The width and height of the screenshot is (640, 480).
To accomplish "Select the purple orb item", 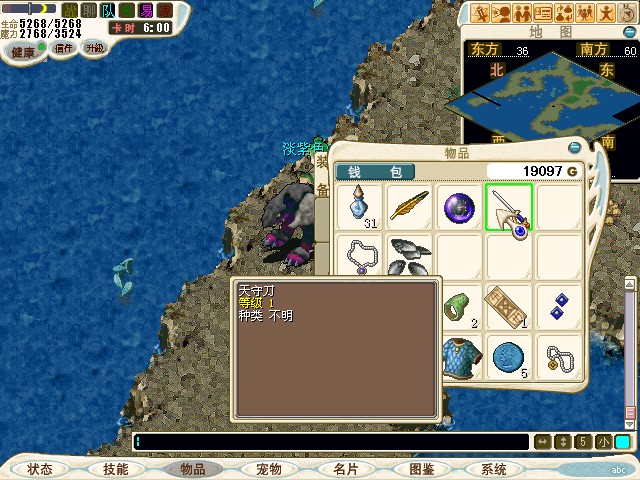I will click(x=459, y=207).
